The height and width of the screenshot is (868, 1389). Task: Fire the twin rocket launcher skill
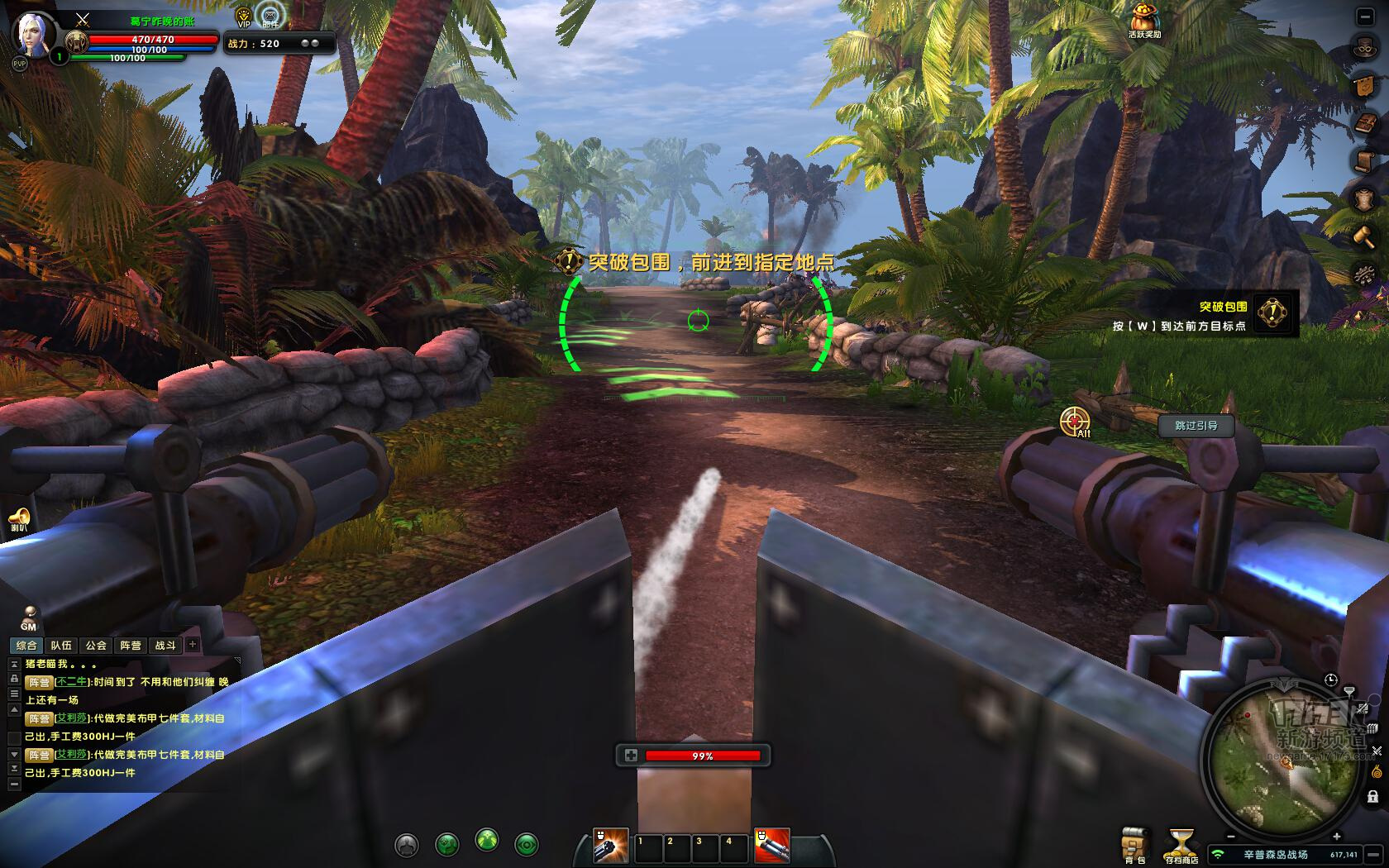click(772, 846)
